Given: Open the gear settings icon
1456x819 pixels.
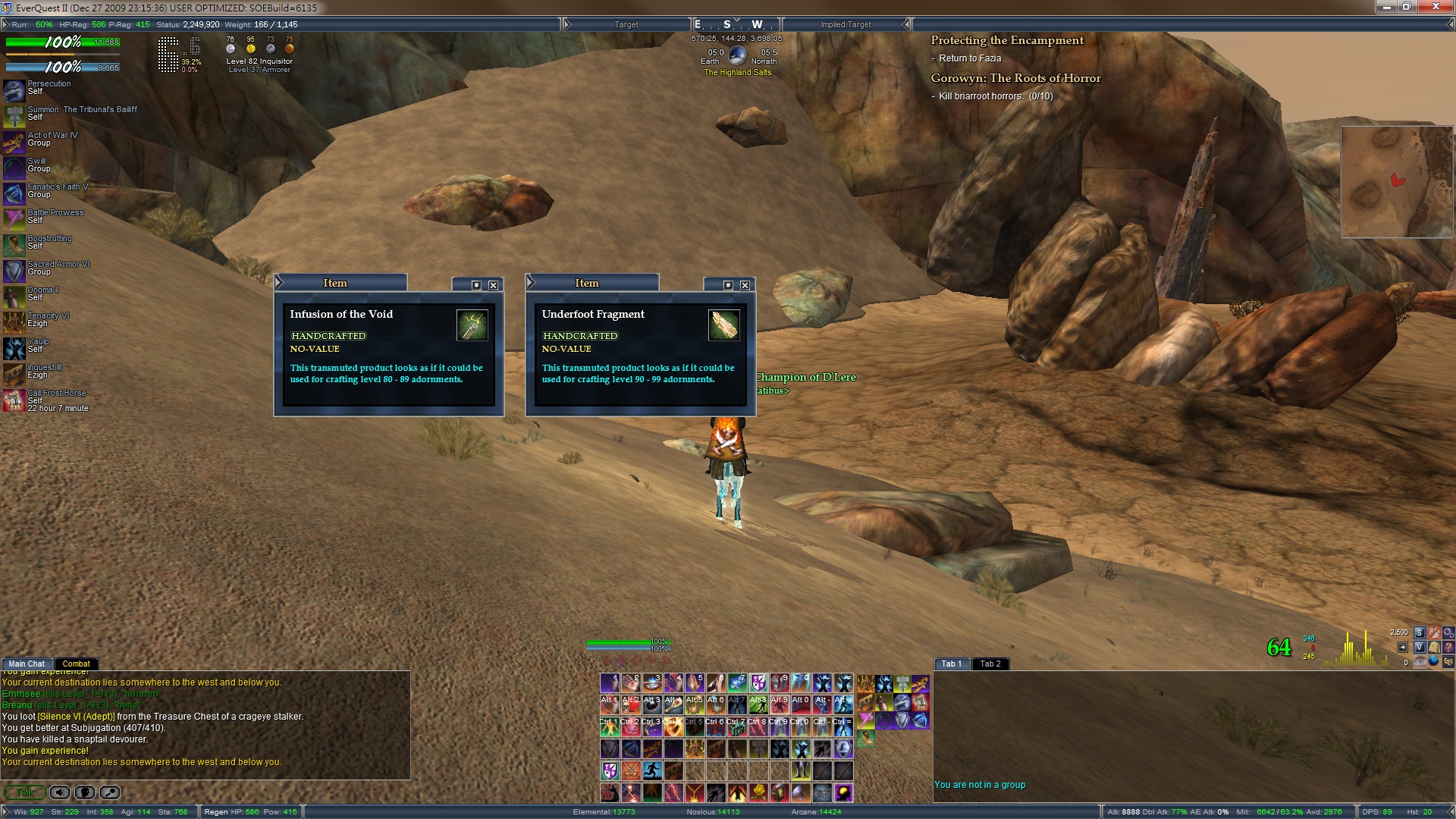Looking at the screenshot, I should (x=1448, y=632).
